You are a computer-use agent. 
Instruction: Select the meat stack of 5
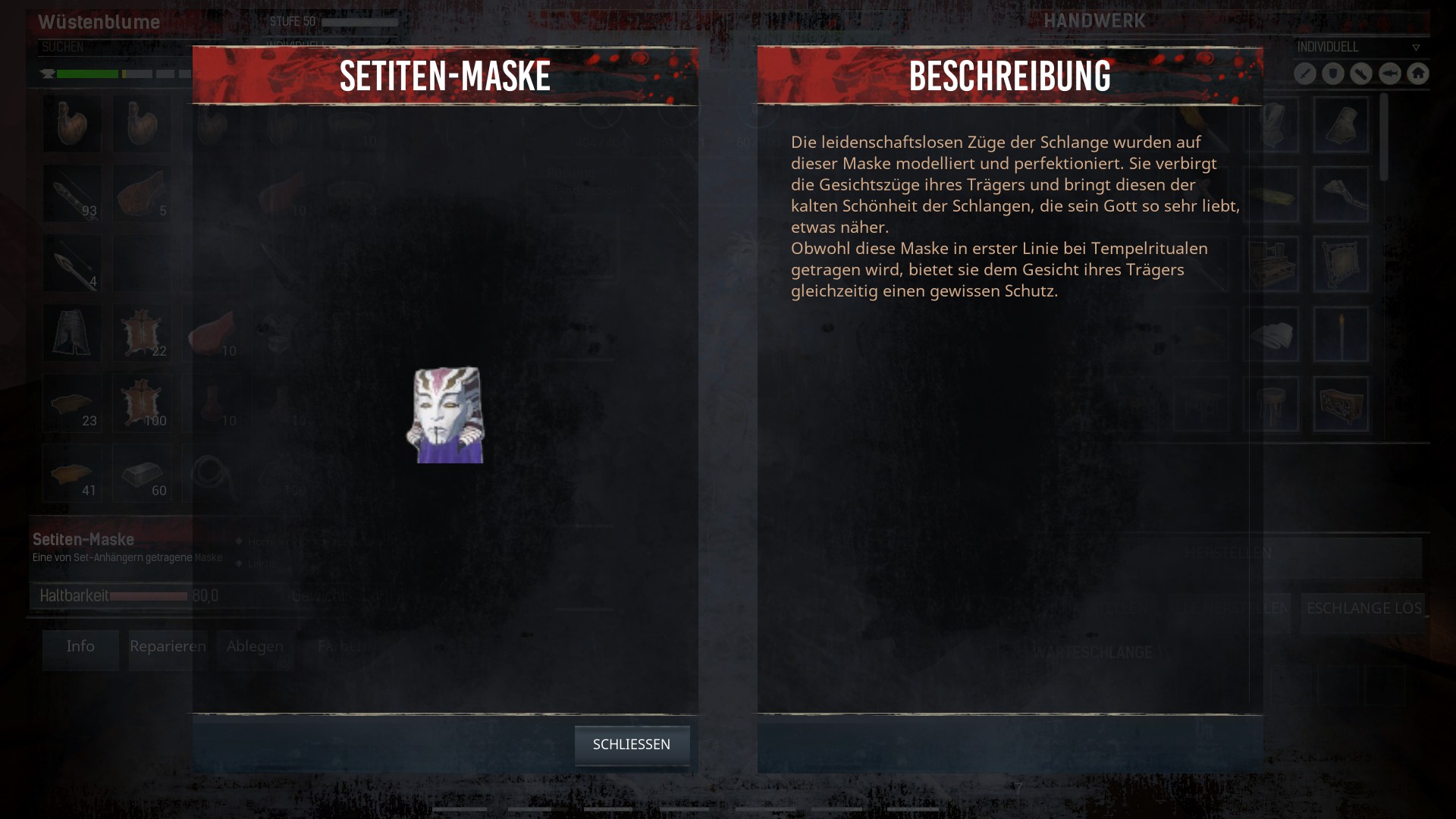[x=142, y=193]
